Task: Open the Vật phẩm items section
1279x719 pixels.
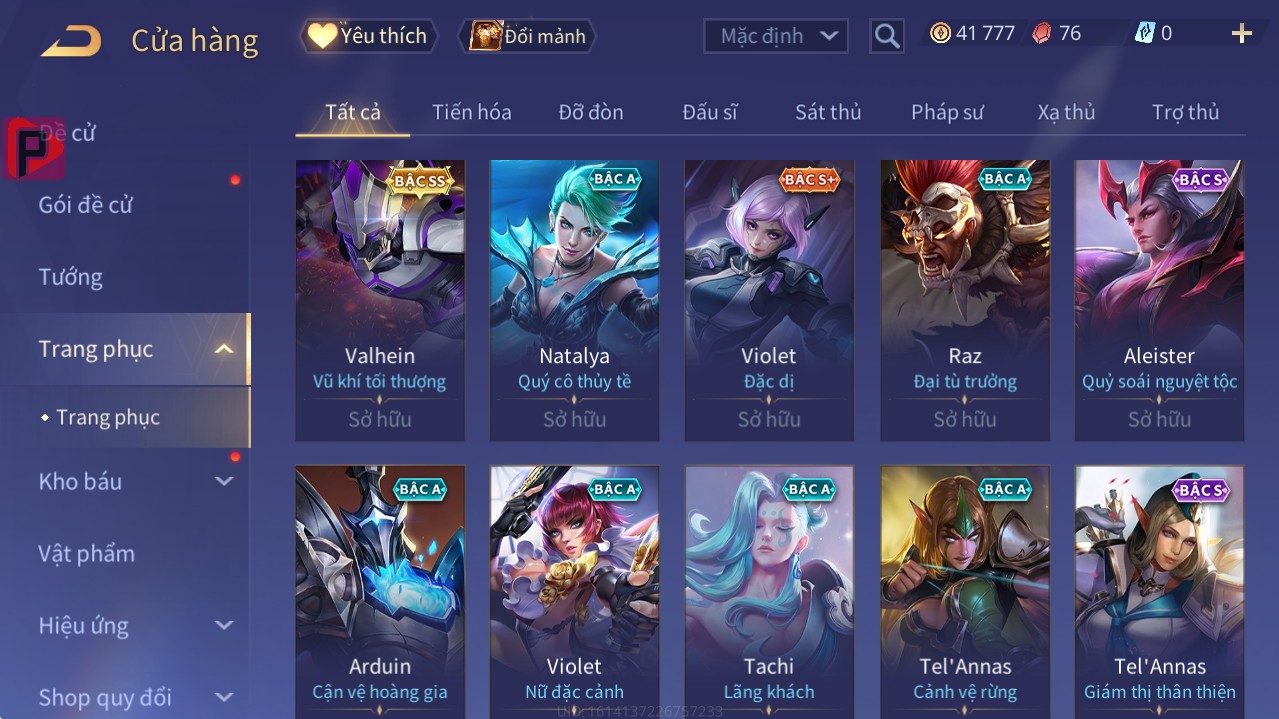Action: (86, 553)
